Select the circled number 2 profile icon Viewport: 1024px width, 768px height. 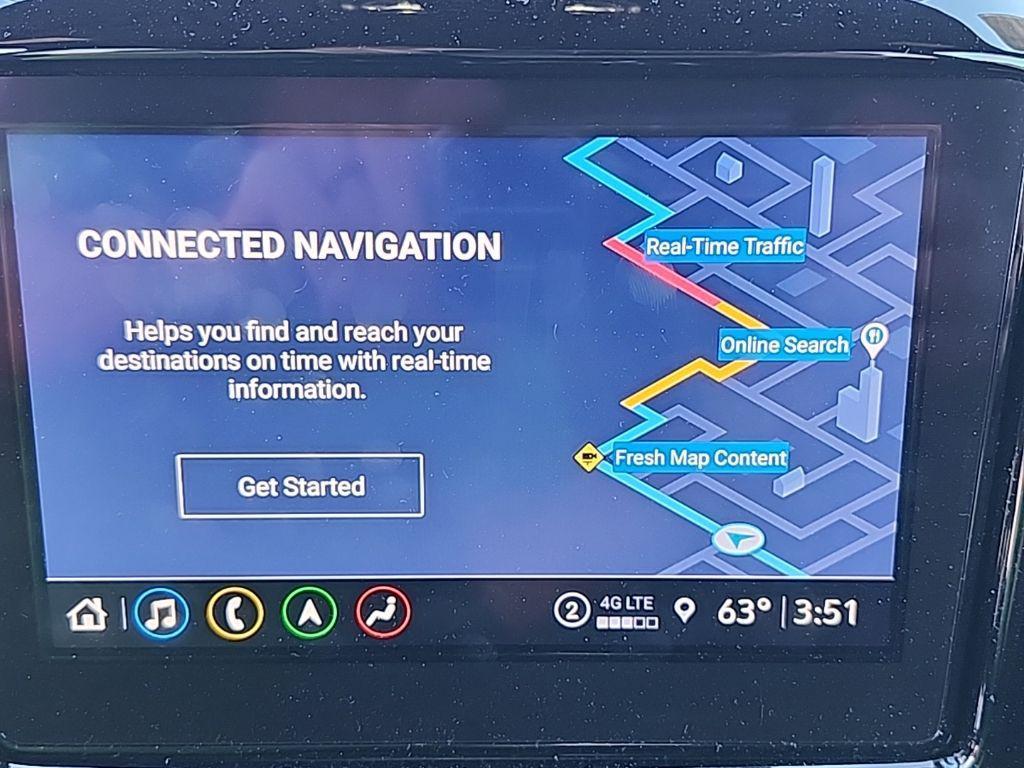pos(572,610)
